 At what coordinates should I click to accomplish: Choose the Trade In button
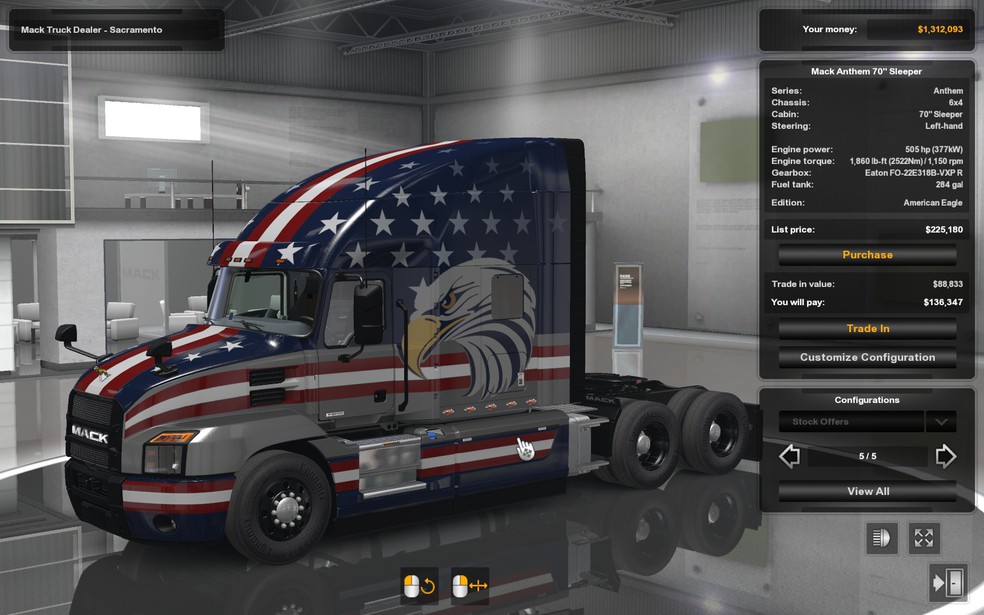[867, 329]
